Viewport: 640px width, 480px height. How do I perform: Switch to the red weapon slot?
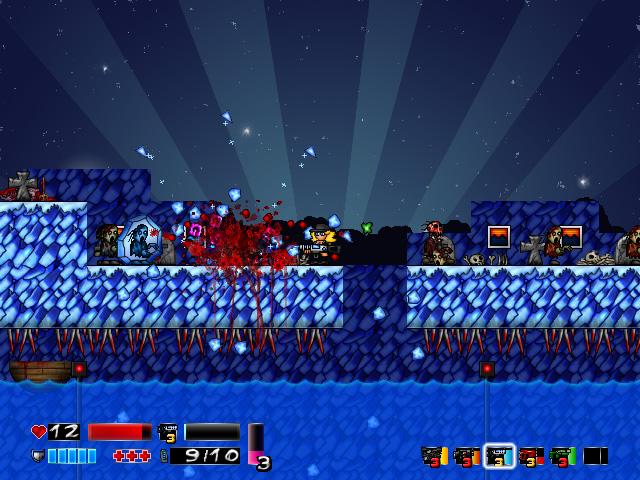tap(531, 457)
